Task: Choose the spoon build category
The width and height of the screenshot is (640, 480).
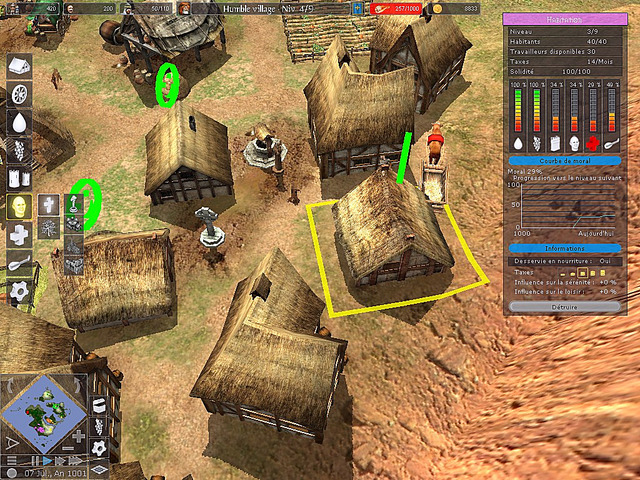Action: click(x=18, y=263)
